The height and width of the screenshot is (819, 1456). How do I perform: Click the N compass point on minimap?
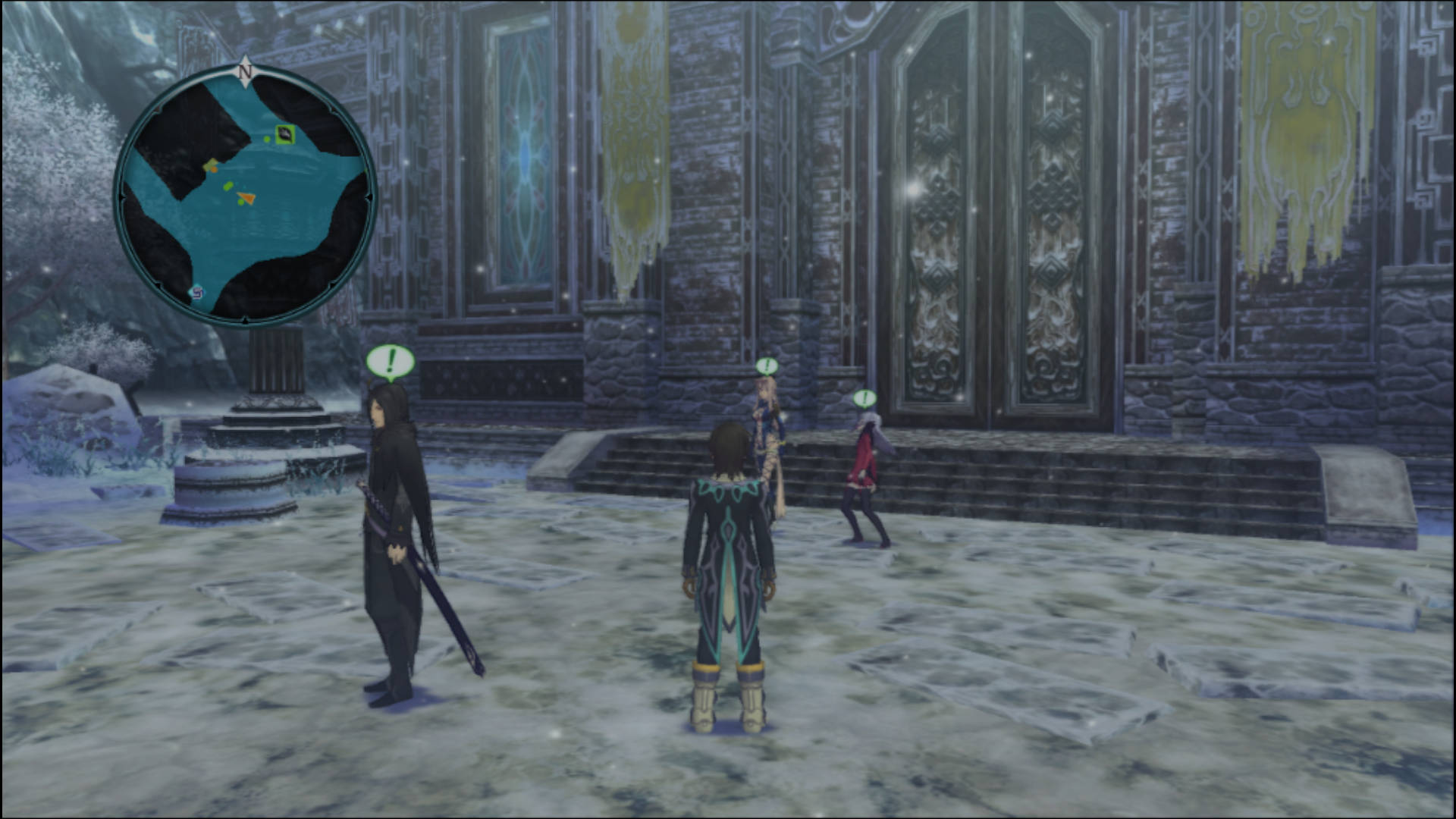click(245, 72)
